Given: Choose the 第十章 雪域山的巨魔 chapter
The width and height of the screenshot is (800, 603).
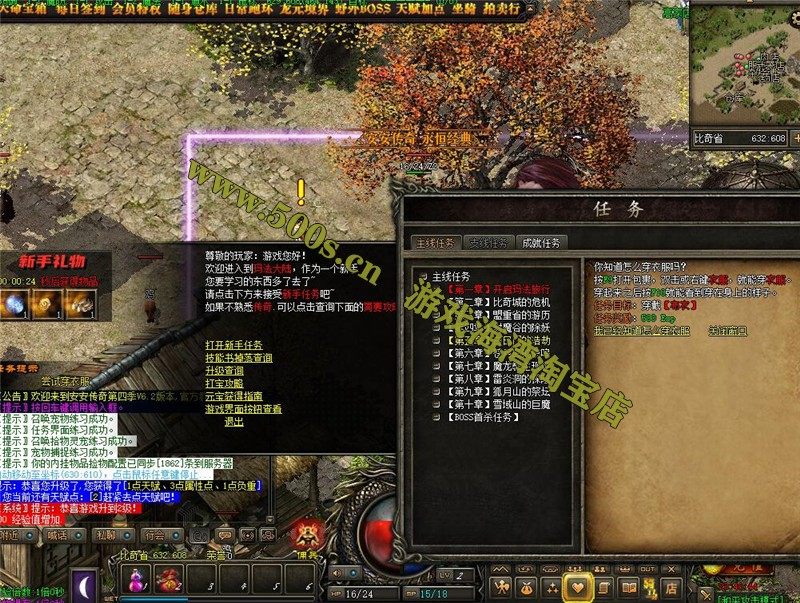Looking at the screenshot, I should coord(496,404).
